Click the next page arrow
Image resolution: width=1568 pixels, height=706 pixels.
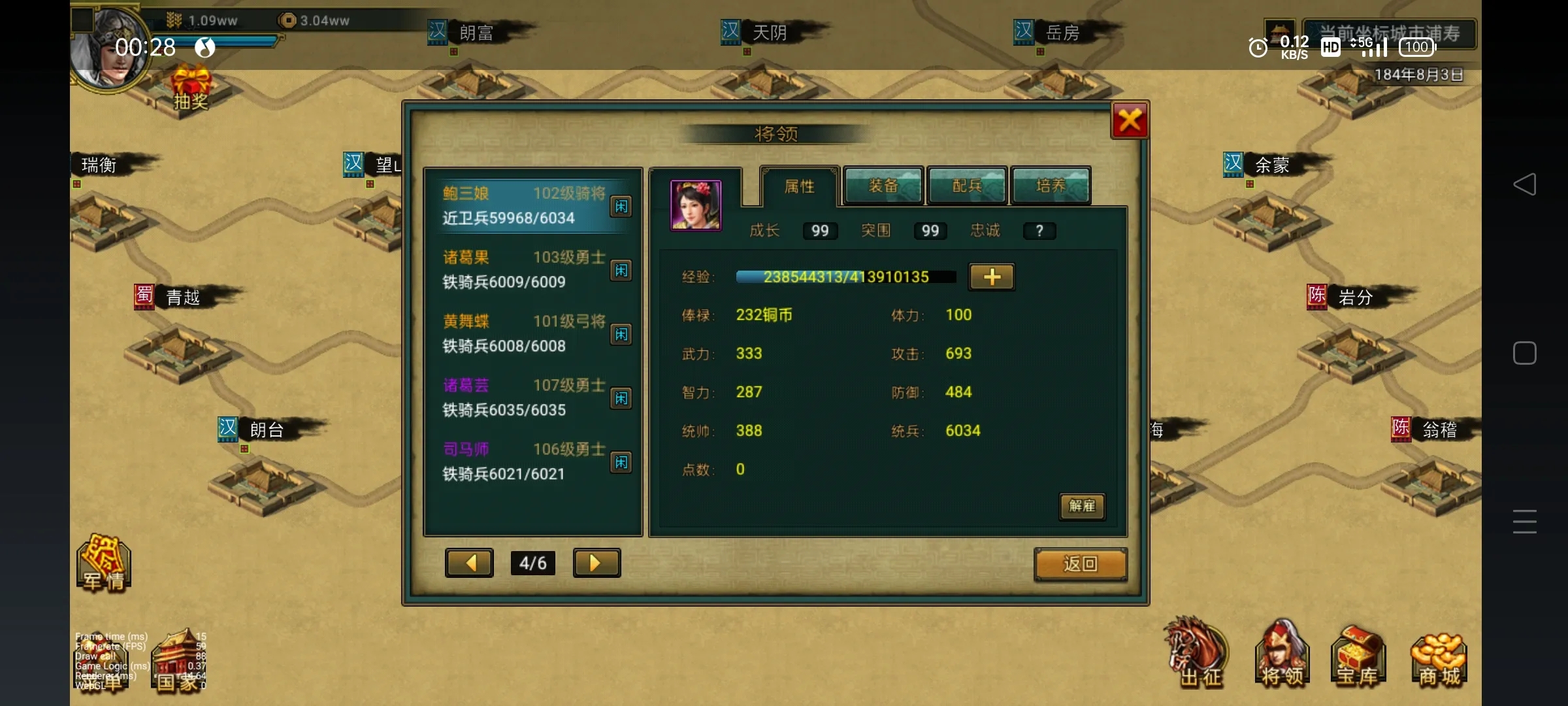click(x=596, y=563)
